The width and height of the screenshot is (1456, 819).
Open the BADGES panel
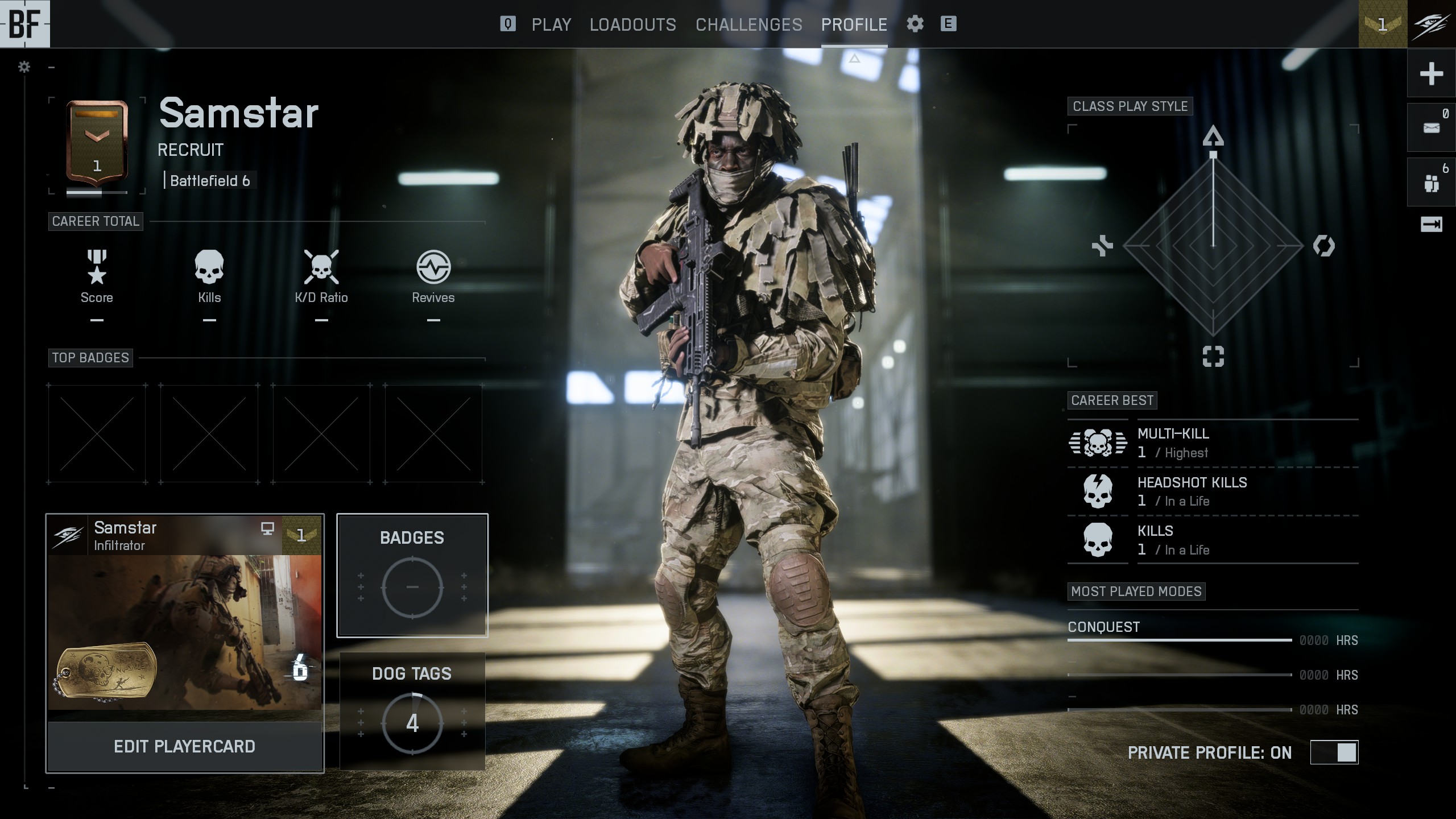tap(412, 575)
